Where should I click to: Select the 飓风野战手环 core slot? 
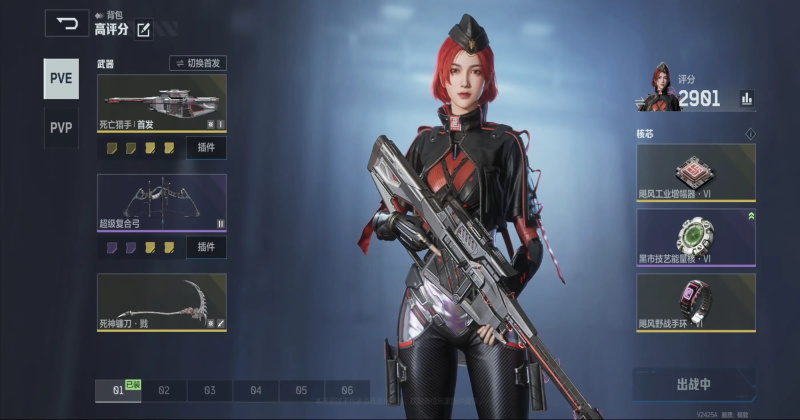click(x=695, y=303)
